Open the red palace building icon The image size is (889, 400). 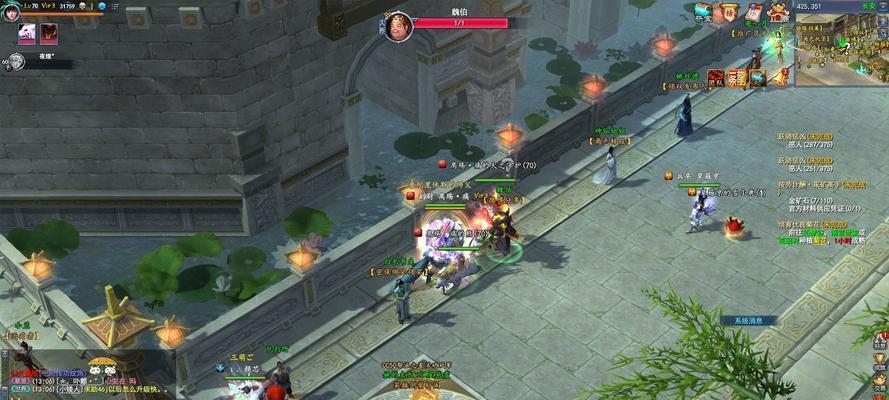(x=778, y=13)
